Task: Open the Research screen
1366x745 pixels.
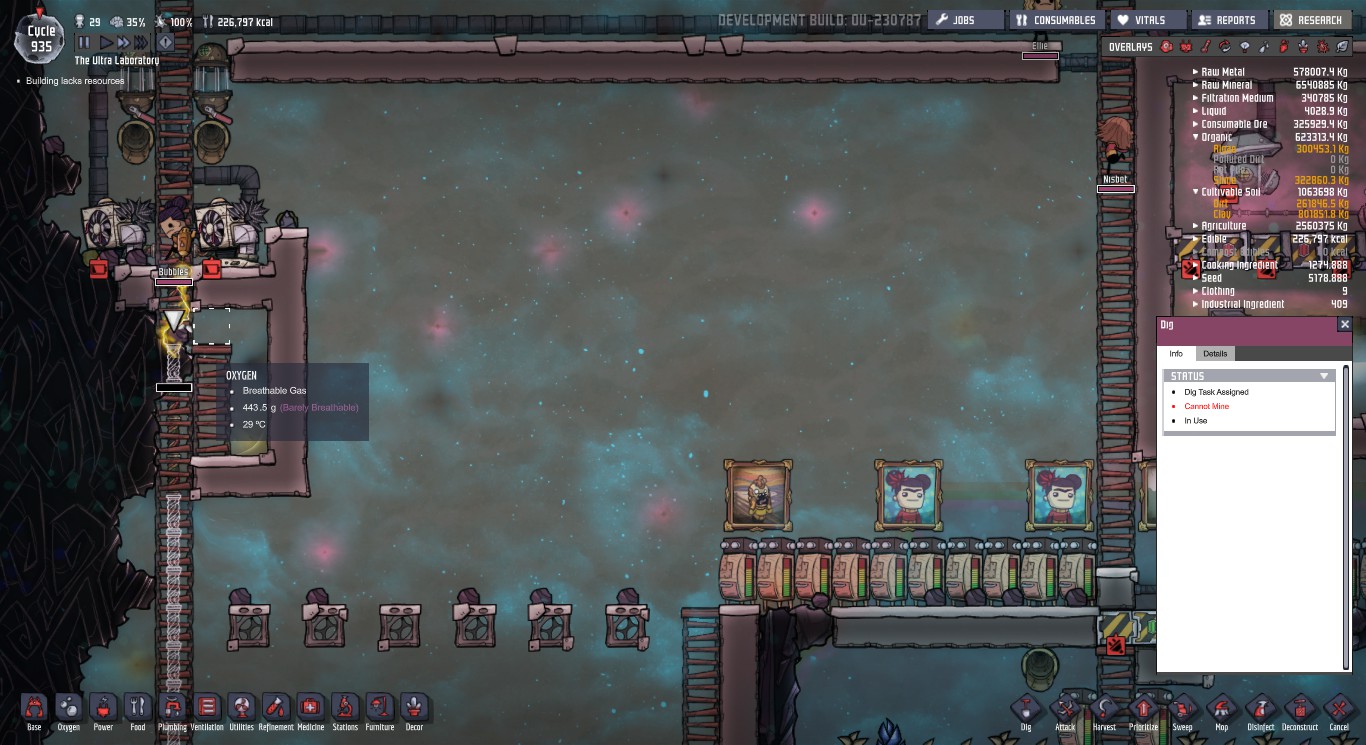Action: coord(1312,19)
